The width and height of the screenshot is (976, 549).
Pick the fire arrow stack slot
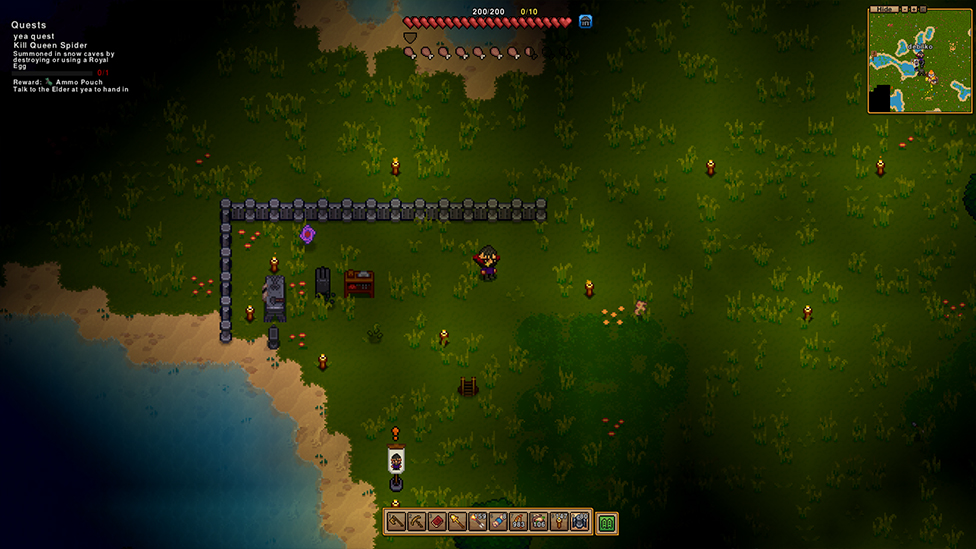pos(478,522)
